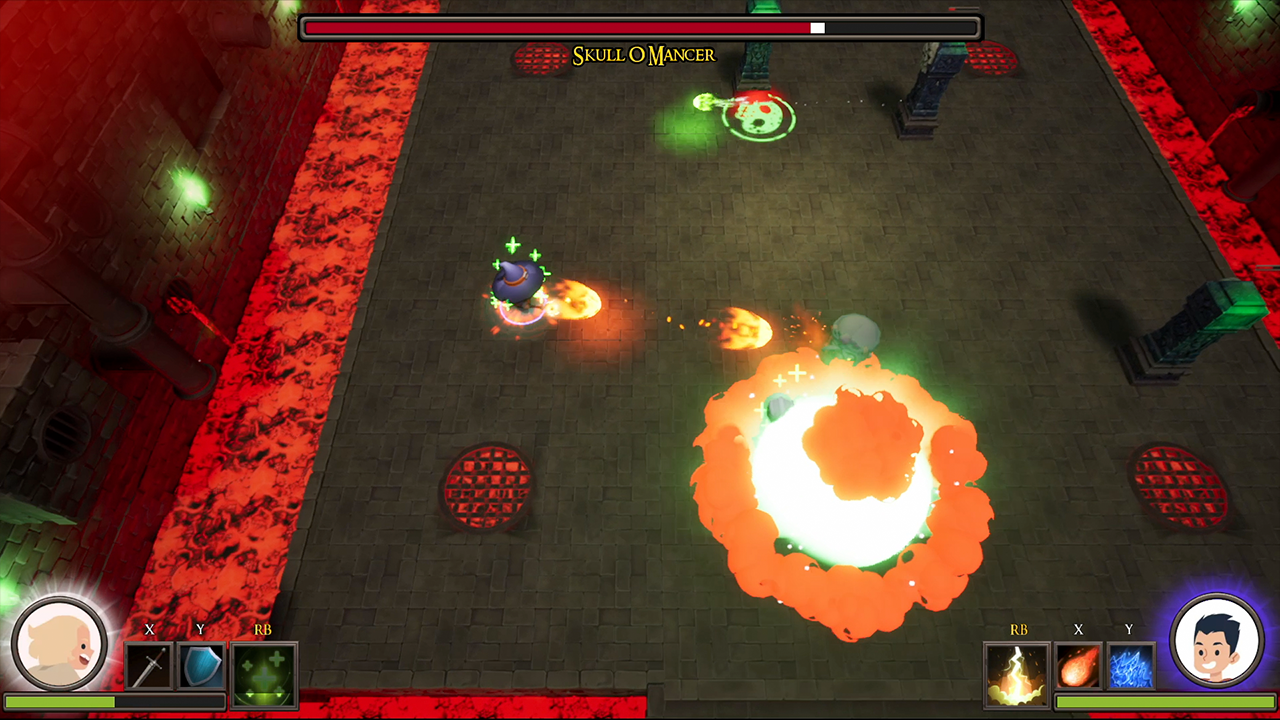Select the blue shield ability icon
1280x720 pixels.
tap(203, 666)
